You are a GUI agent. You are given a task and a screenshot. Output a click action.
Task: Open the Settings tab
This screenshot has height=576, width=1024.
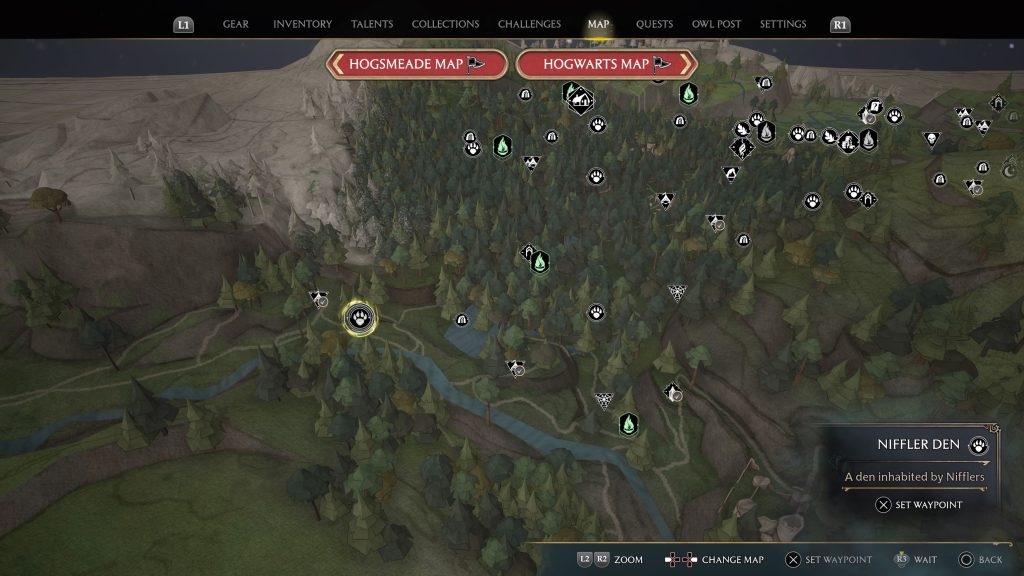pos(783,24)
